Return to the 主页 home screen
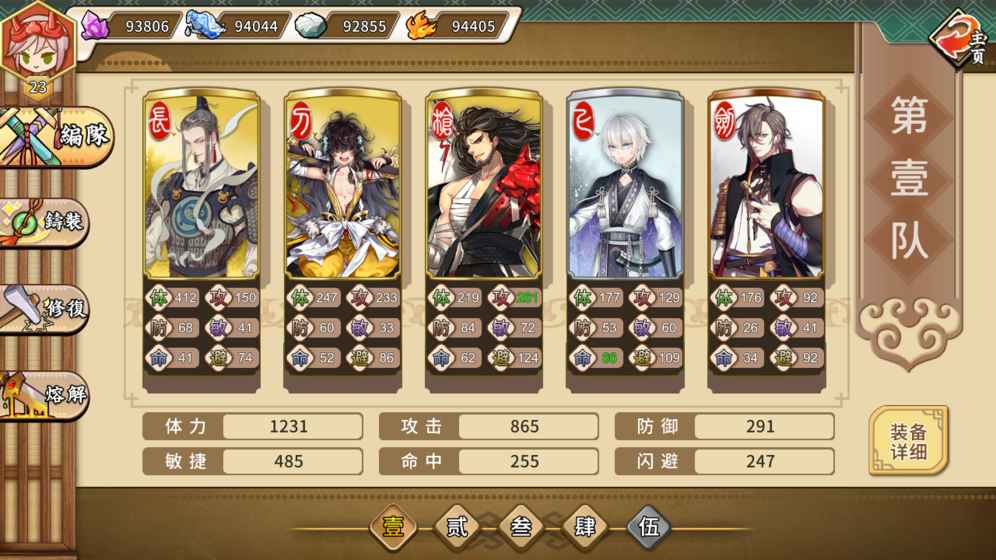 pyautogui.click(x=962, y=40)
